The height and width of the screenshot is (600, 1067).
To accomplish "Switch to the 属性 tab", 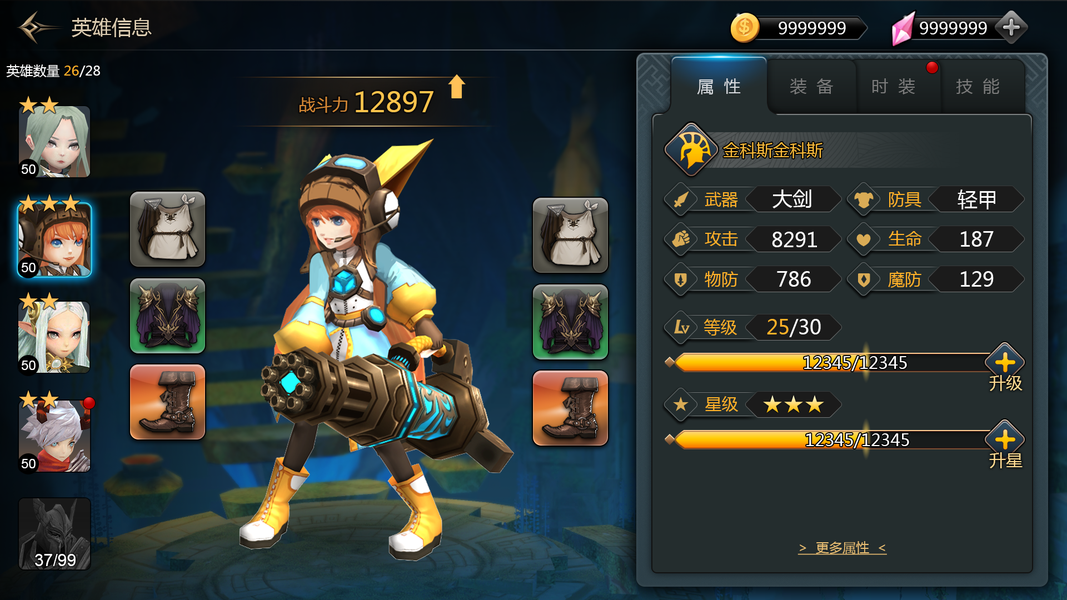I will pyautogui.click(x=718, y=87).
